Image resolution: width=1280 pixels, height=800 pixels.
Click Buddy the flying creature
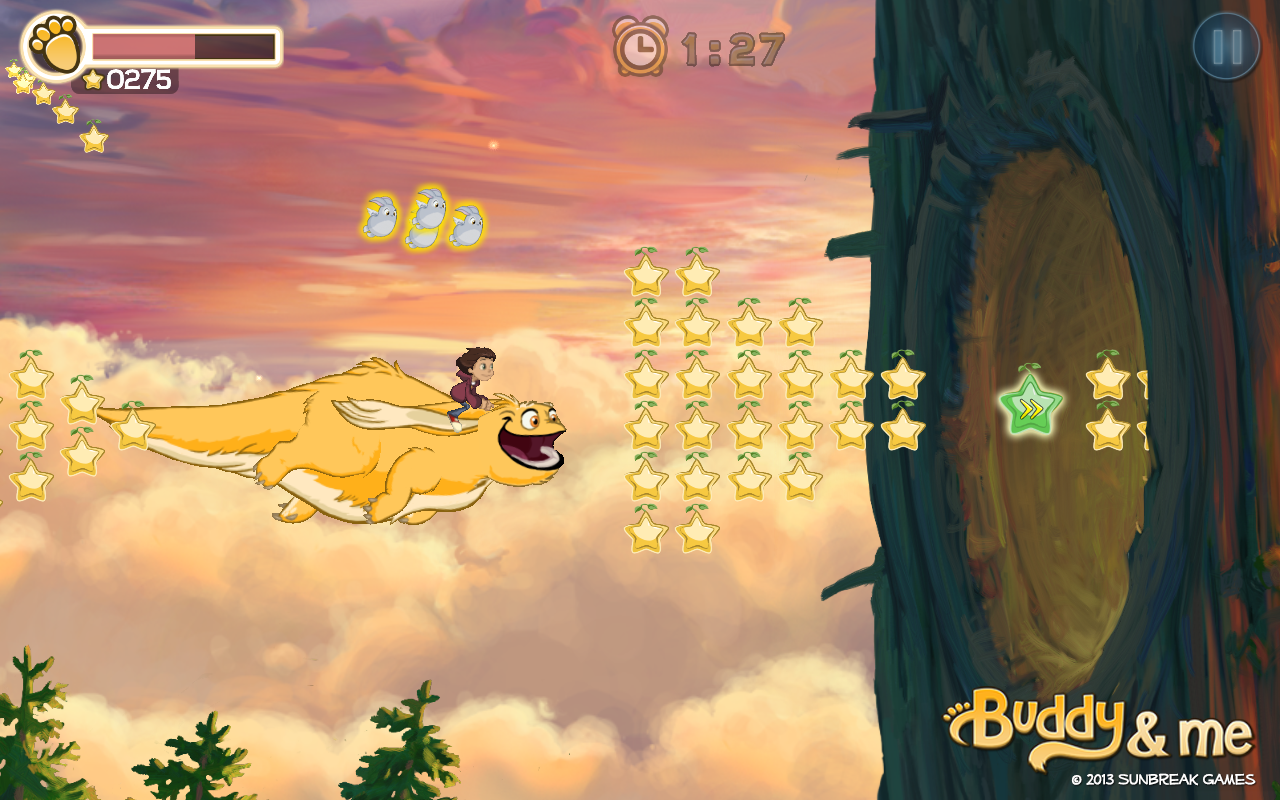coord(400,450)
